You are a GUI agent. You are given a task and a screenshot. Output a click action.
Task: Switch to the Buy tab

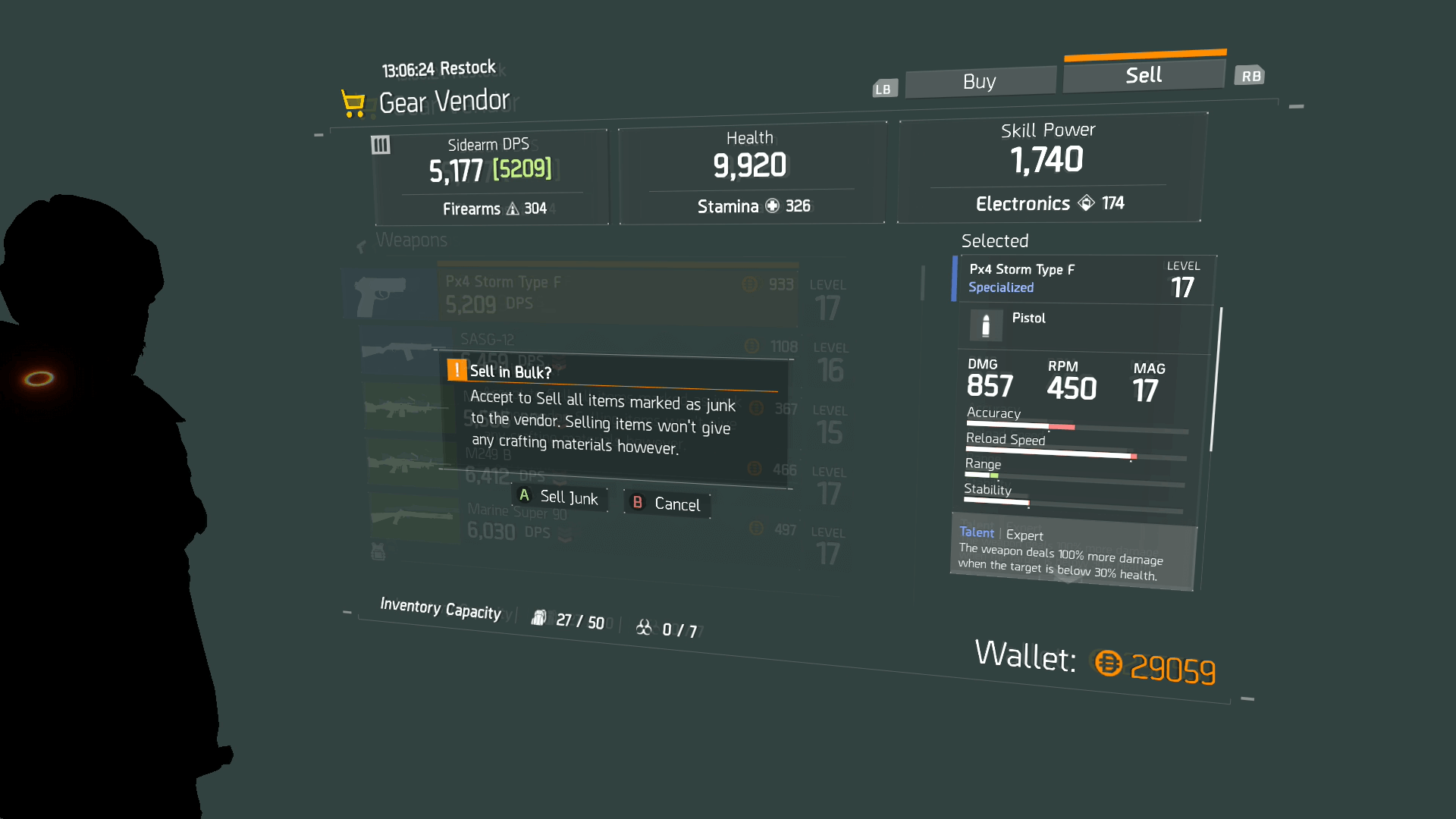980,81
